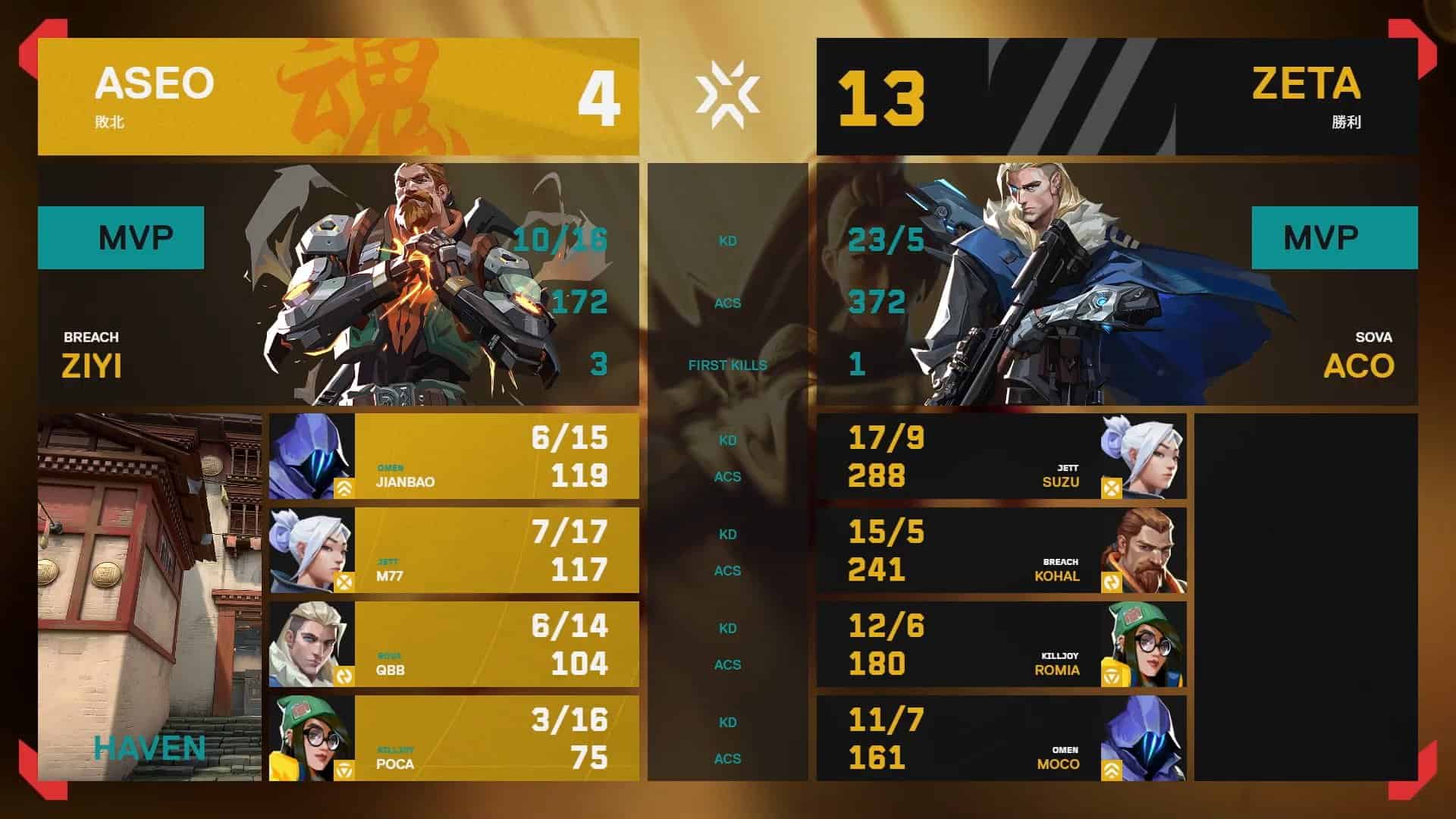Click the ZETA MVP banner
This screenshot has height=819, width=1456.
(x=1335, y=237)
